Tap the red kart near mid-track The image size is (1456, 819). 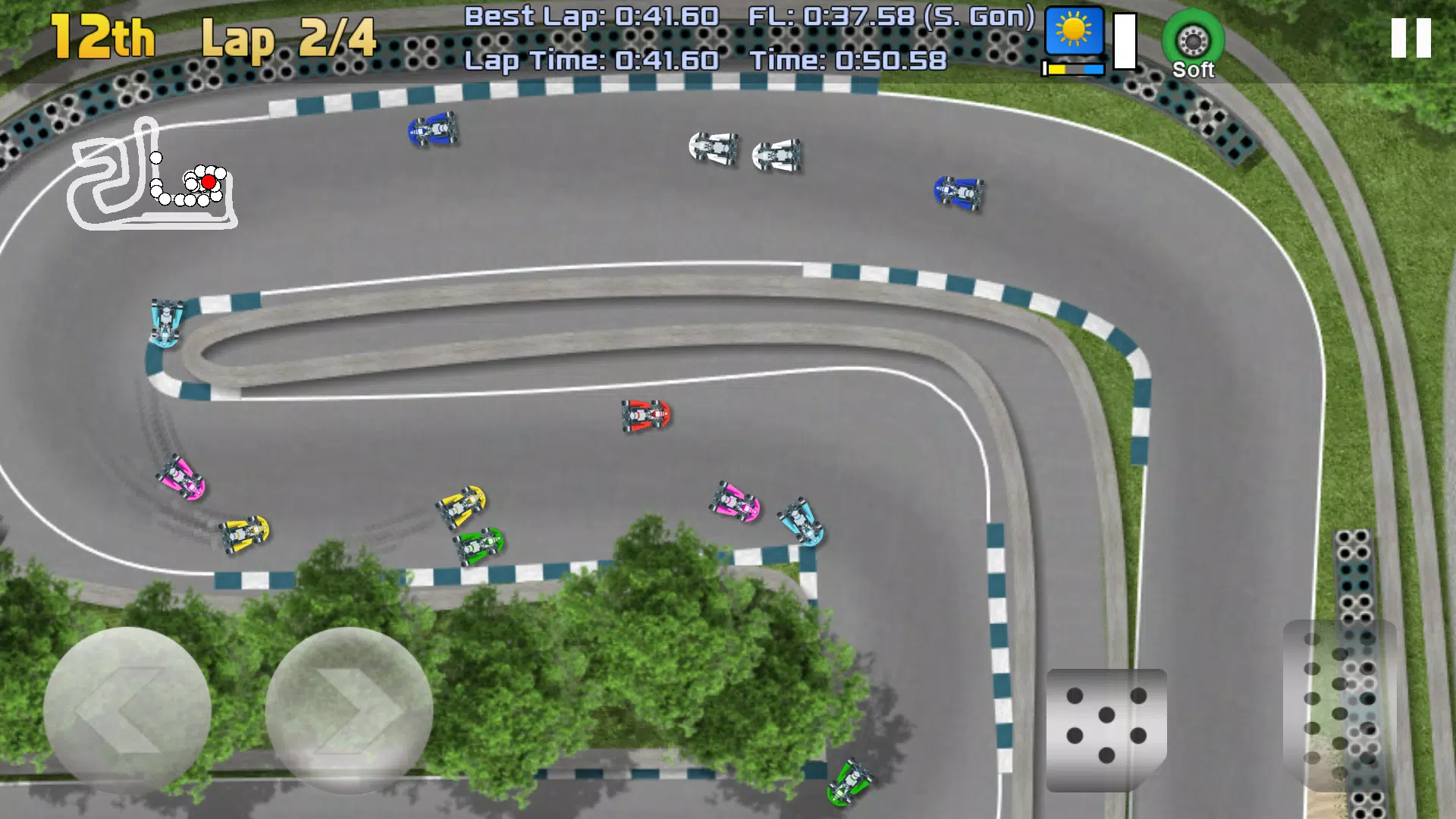click(645, 416)
